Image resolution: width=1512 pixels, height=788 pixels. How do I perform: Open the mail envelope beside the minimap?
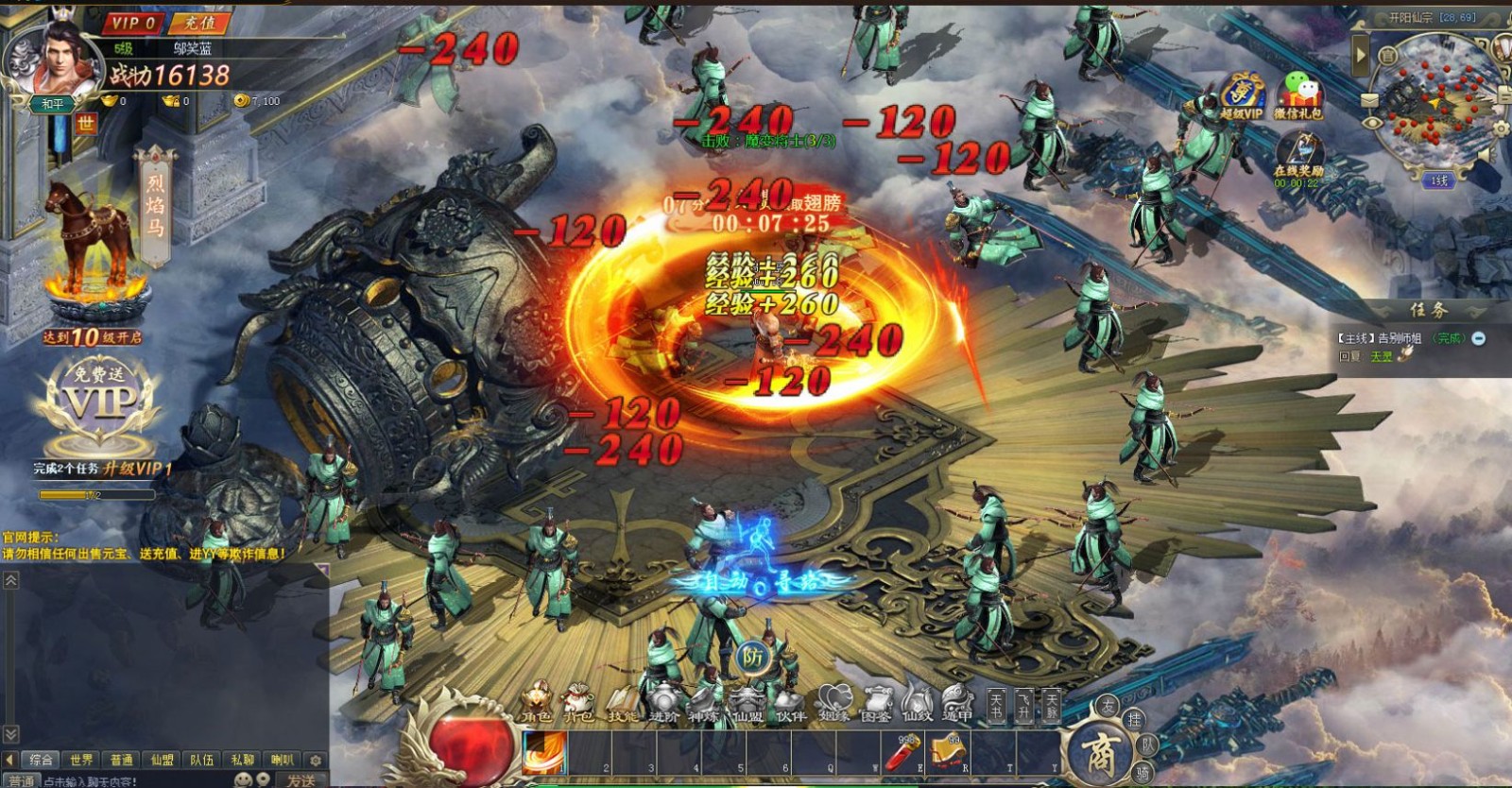point(1369,99)
